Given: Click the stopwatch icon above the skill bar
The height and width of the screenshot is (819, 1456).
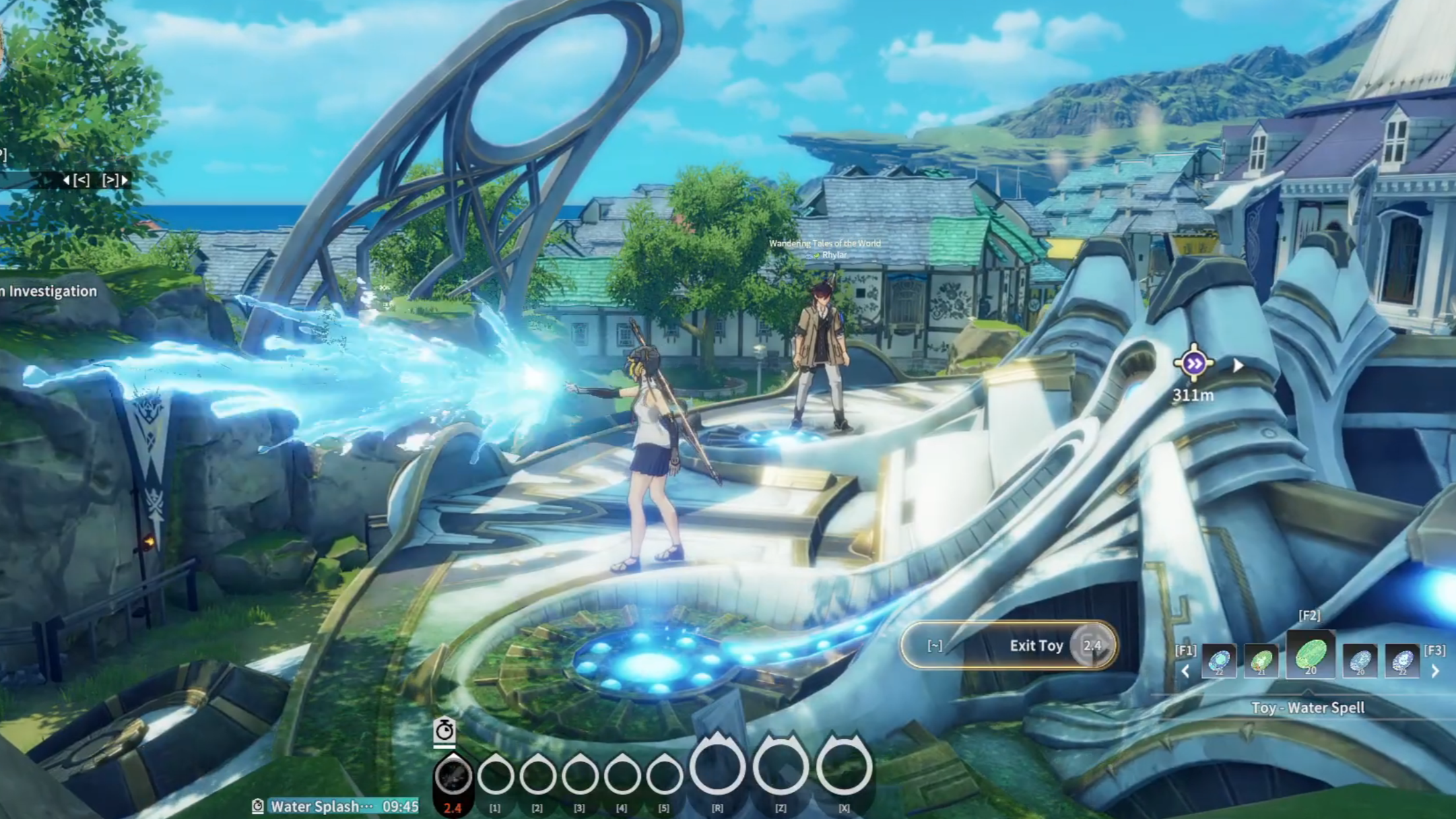Looking at the screenshot, I should [x=444, y=731].
